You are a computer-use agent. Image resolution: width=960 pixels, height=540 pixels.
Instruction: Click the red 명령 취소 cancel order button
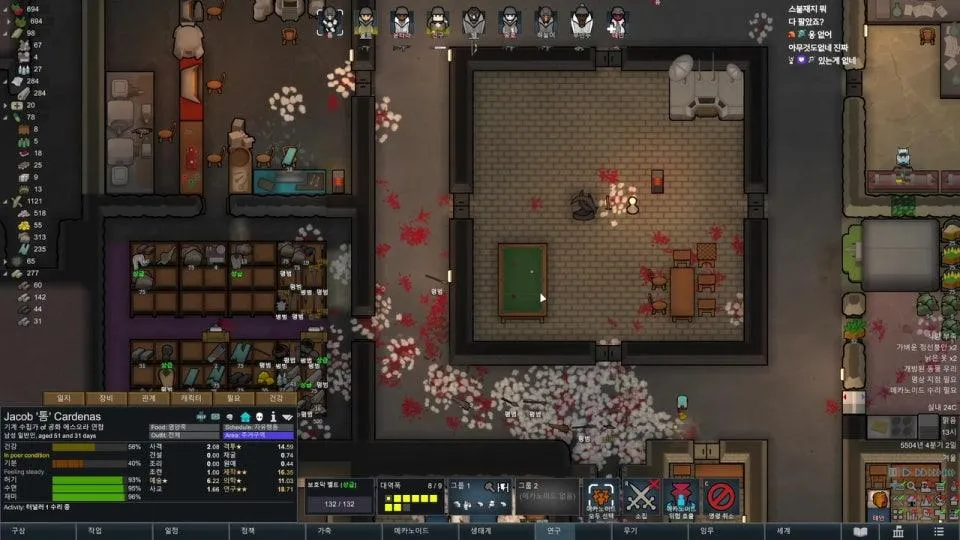click(x=721, y=497)
